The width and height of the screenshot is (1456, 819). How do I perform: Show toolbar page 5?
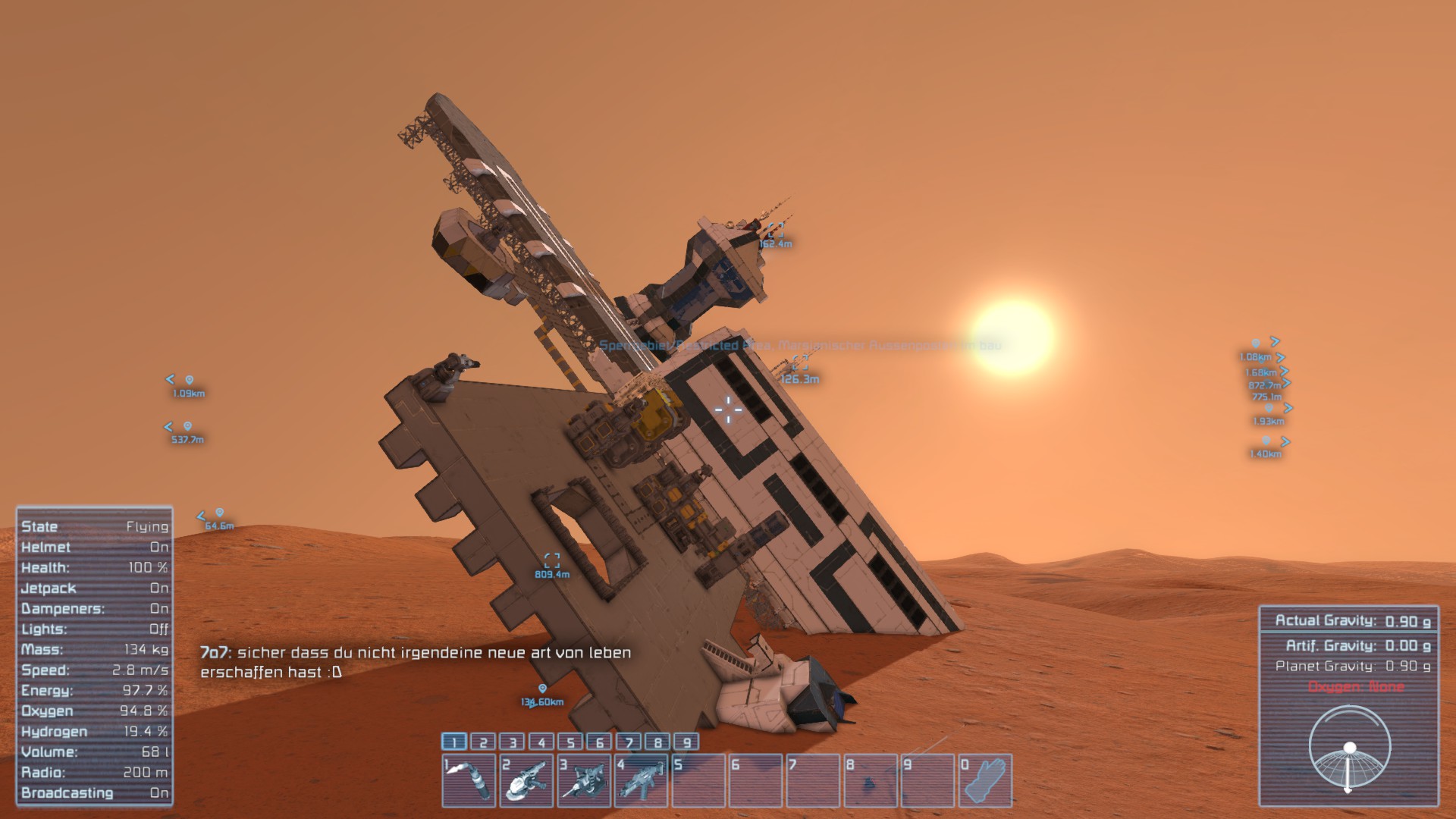[570, 742]
